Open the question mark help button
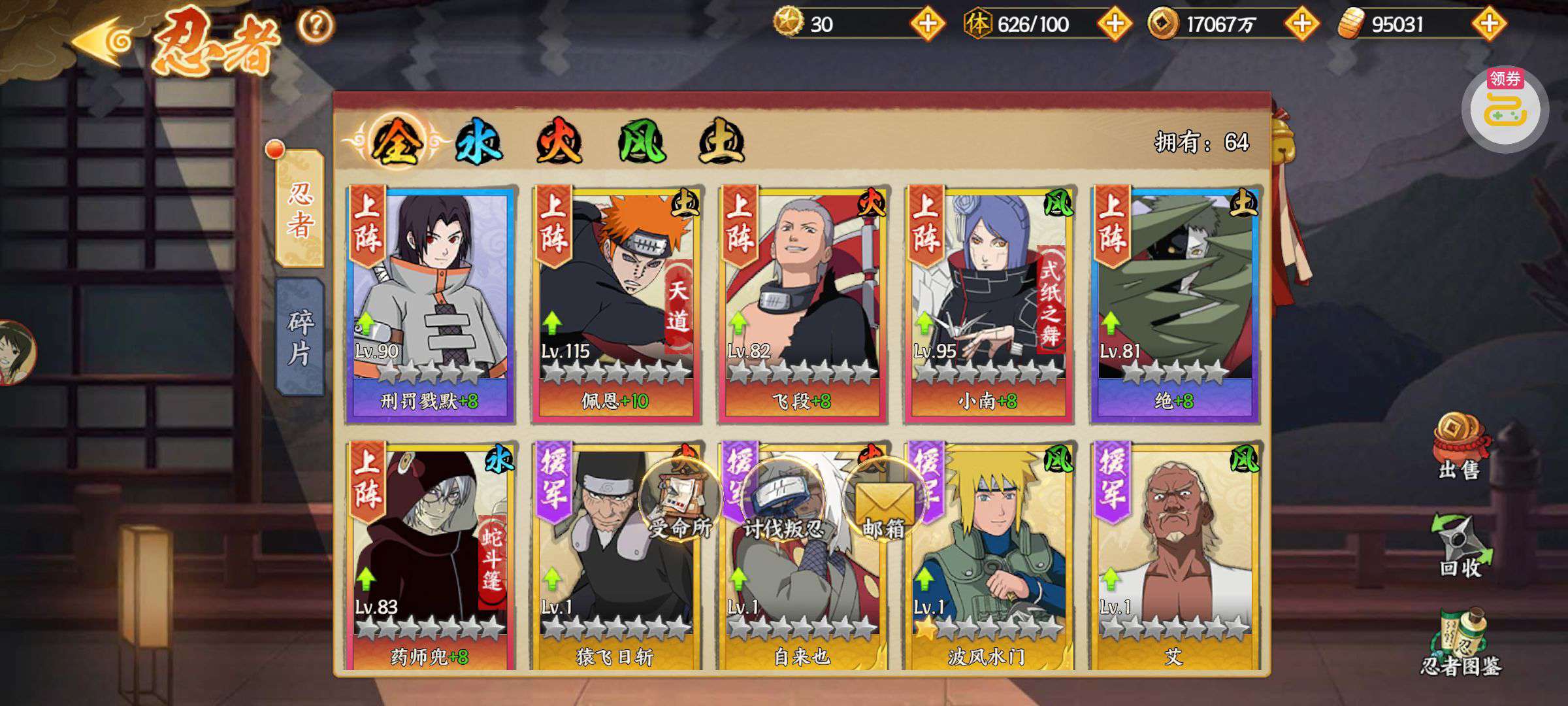The width and height of the screenshot is (1568, 706). (x=316, y=25)
